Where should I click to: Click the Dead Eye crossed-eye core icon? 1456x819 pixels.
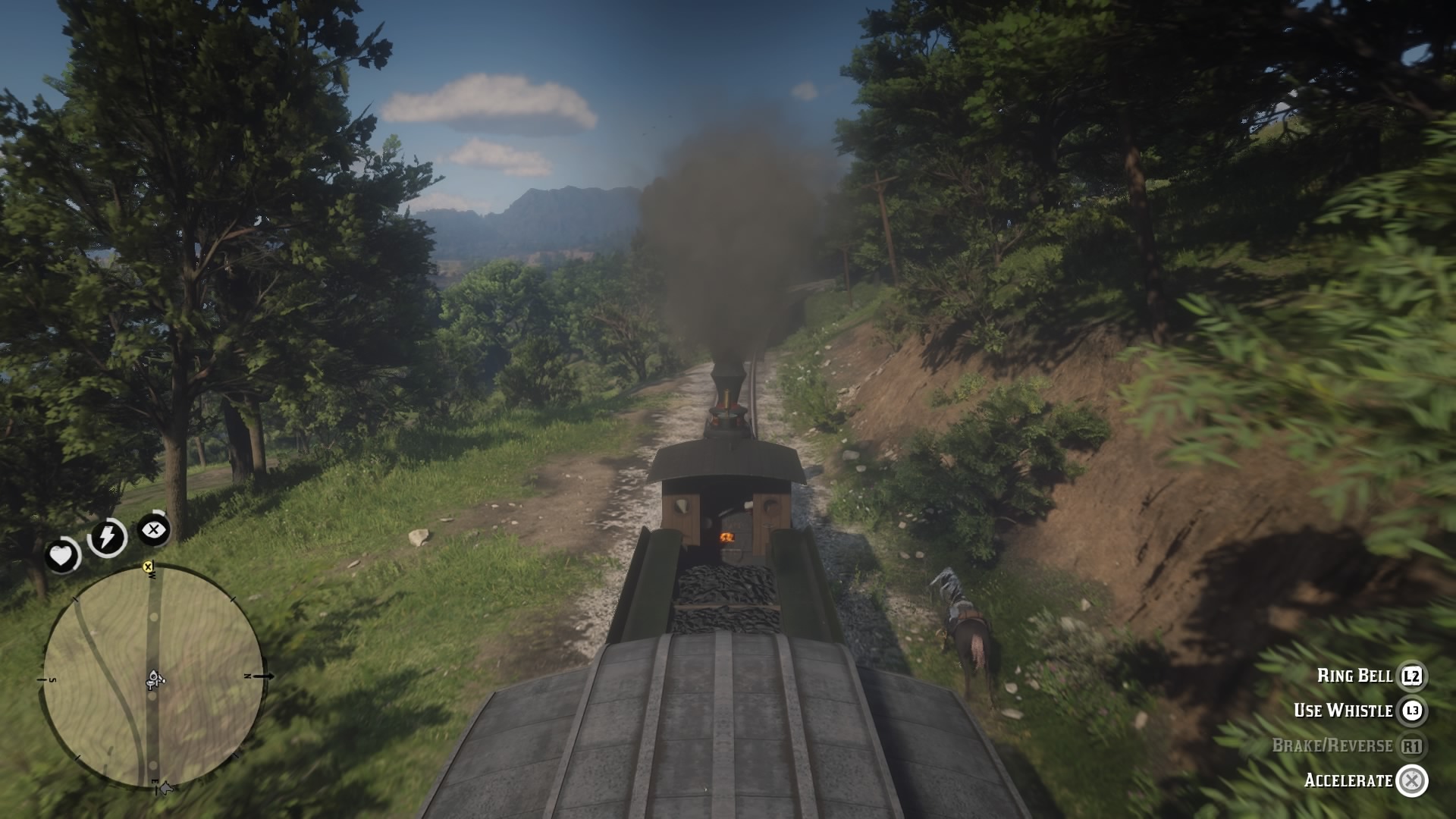(x=155, y=531)
